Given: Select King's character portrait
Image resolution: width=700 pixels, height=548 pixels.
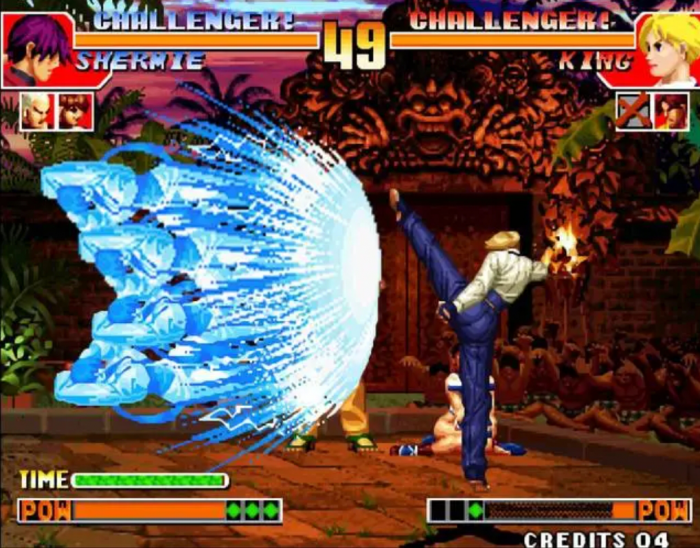Looking at the screenshot, I should (664, 47).
